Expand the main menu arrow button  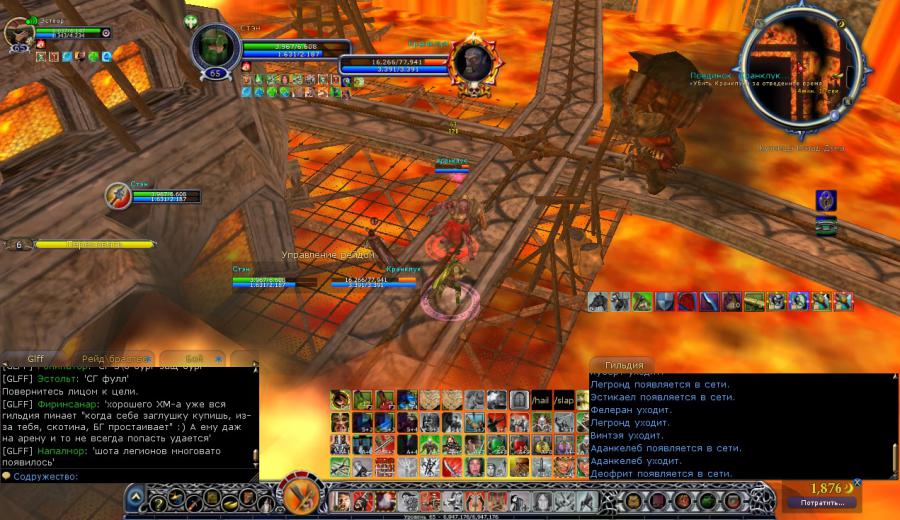(135, 497)
